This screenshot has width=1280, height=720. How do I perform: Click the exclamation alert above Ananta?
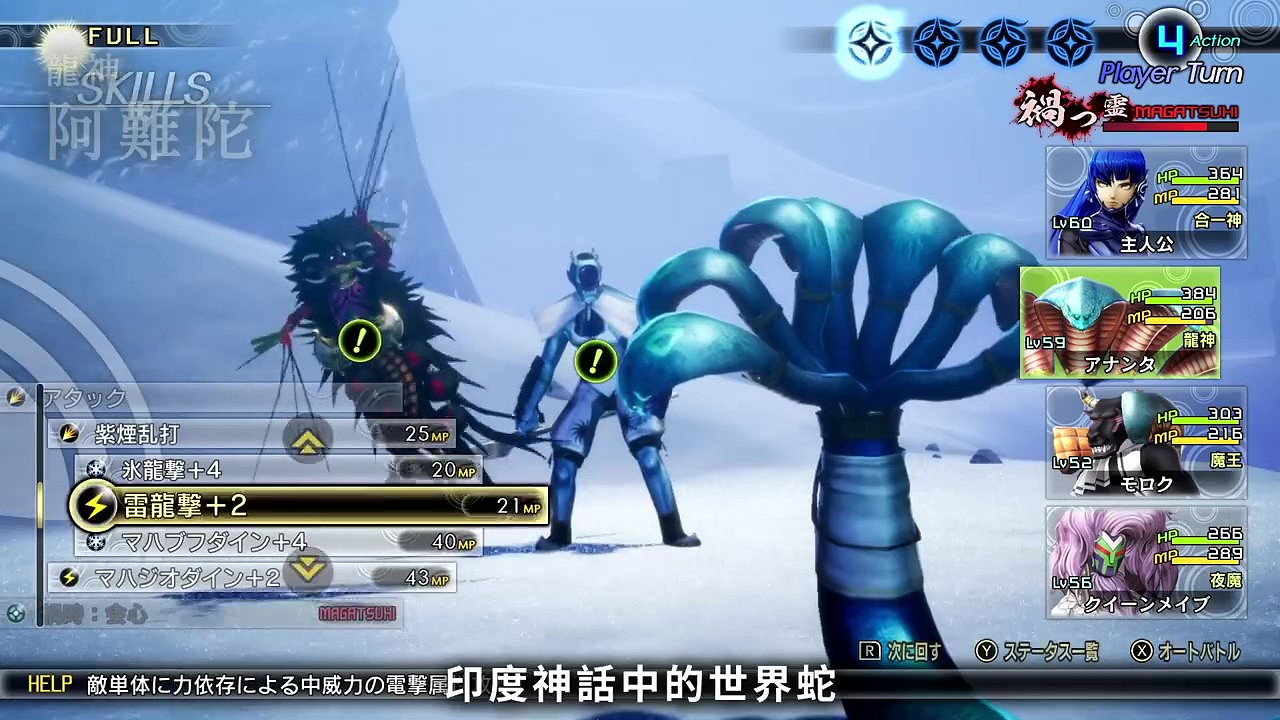pyautogui.click(x=597, y=362)
